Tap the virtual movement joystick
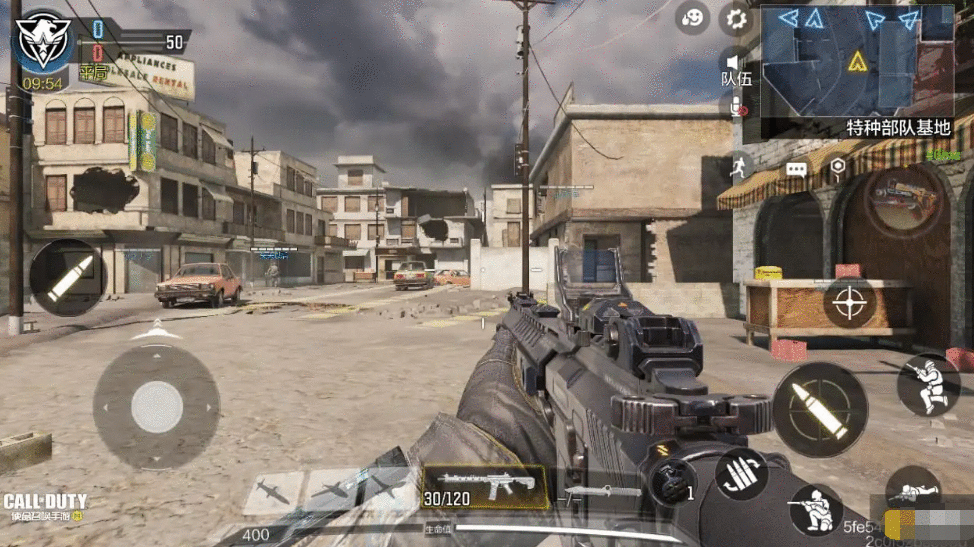974x547 pixels. point(157,407)
